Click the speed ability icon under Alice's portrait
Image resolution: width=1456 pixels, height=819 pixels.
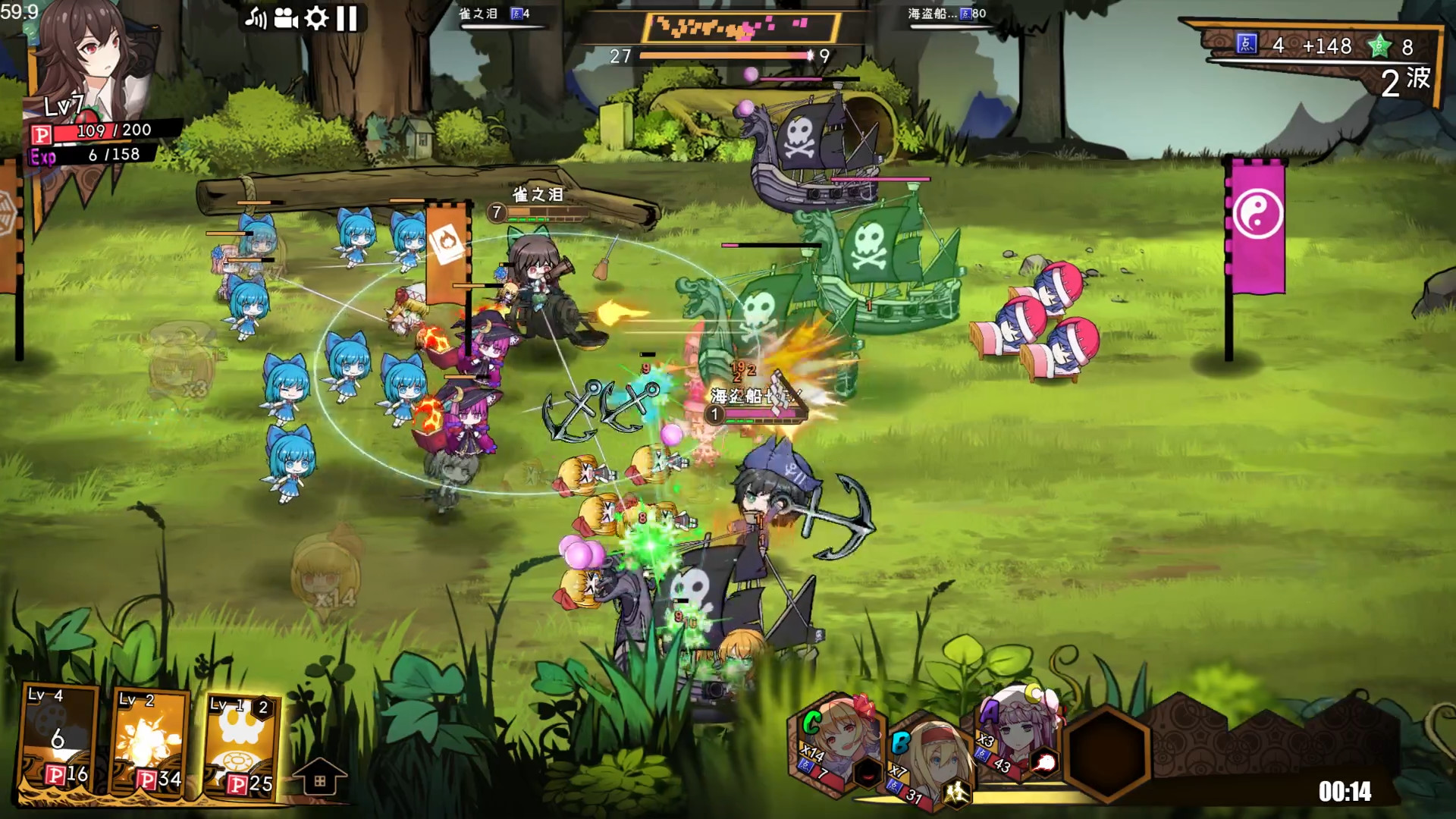957,791
